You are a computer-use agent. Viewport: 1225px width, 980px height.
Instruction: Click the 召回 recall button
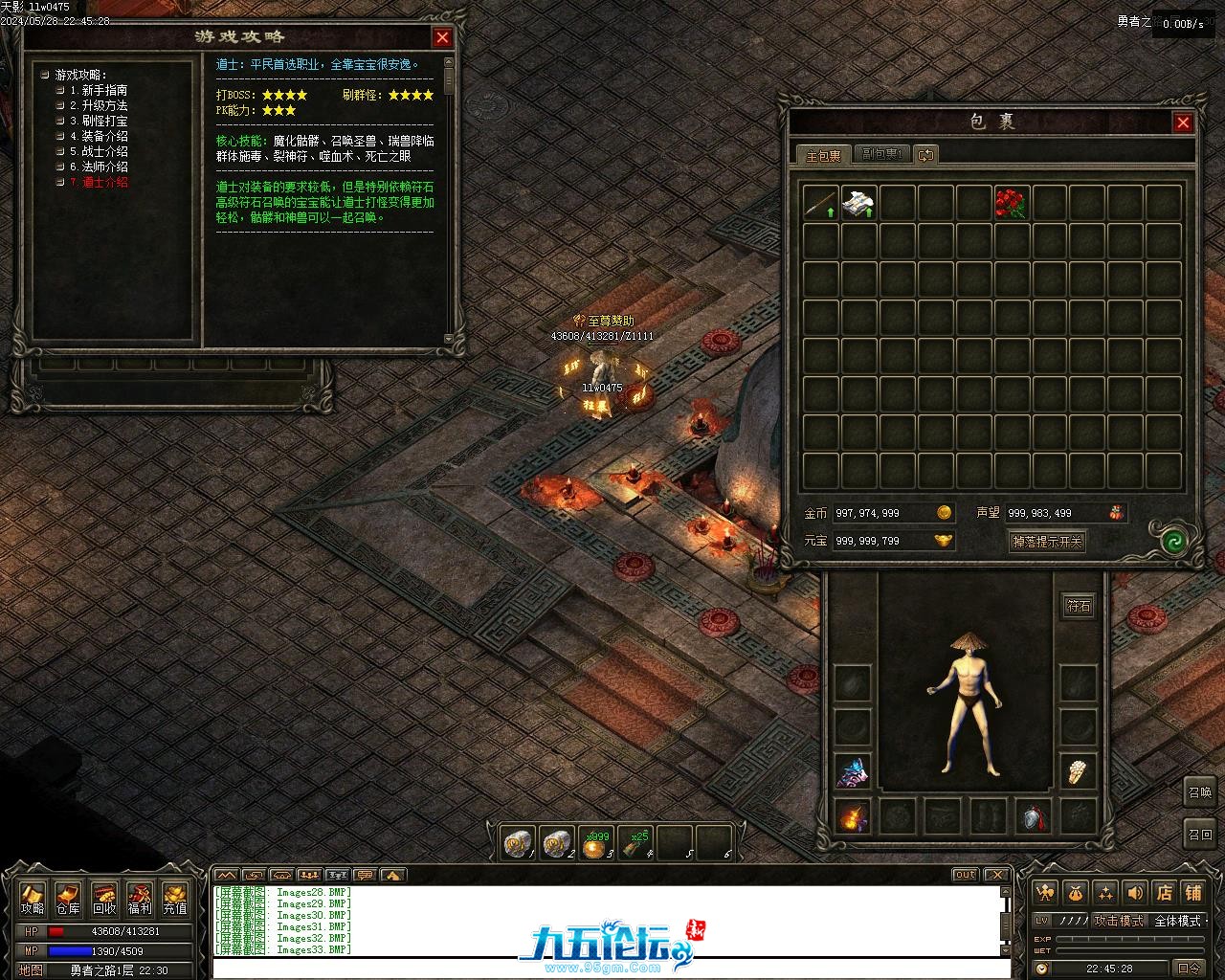[1199, 834]
